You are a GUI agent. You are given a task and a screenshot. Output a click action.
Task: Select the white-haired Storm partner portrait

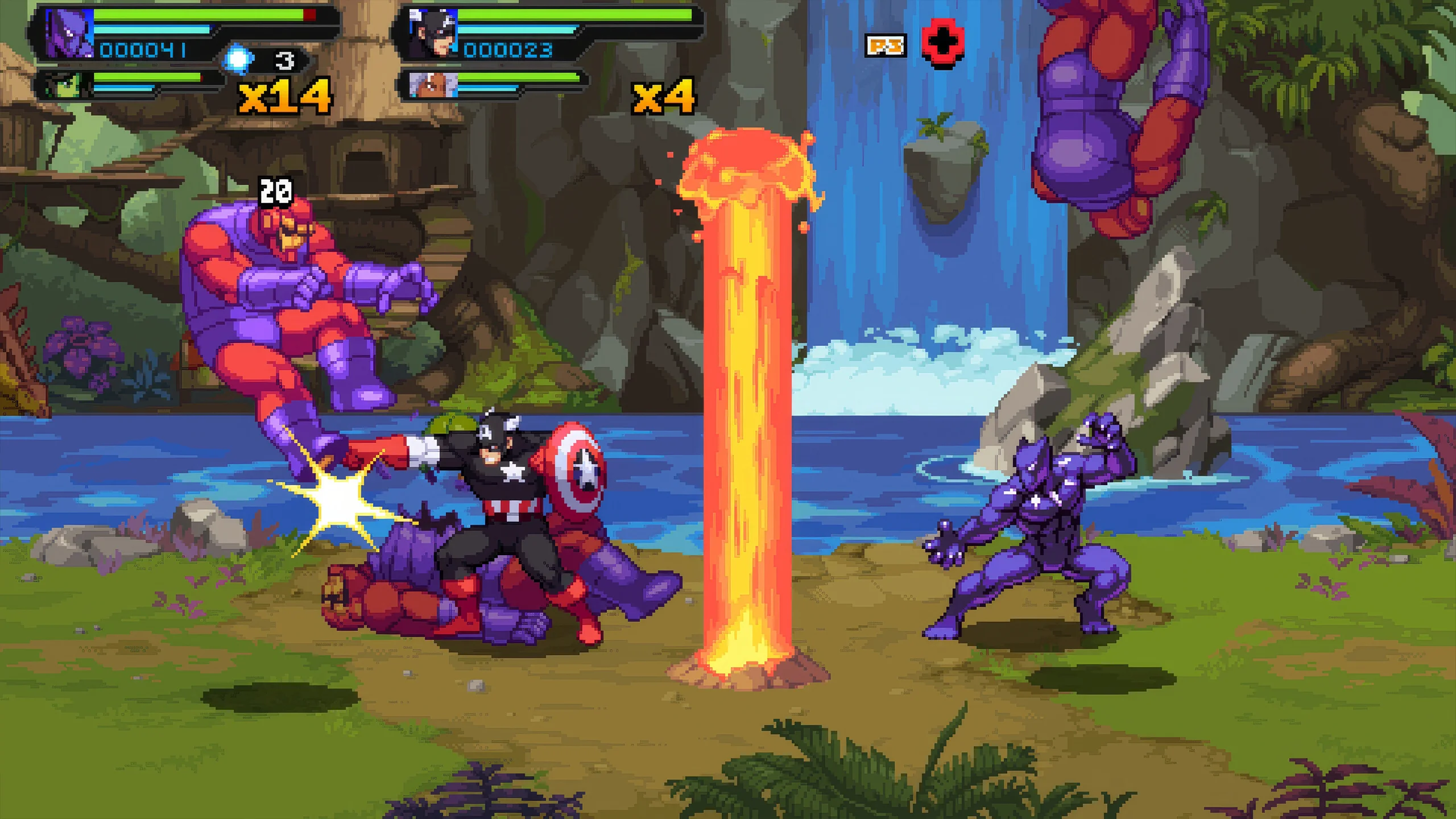point(433,85)
